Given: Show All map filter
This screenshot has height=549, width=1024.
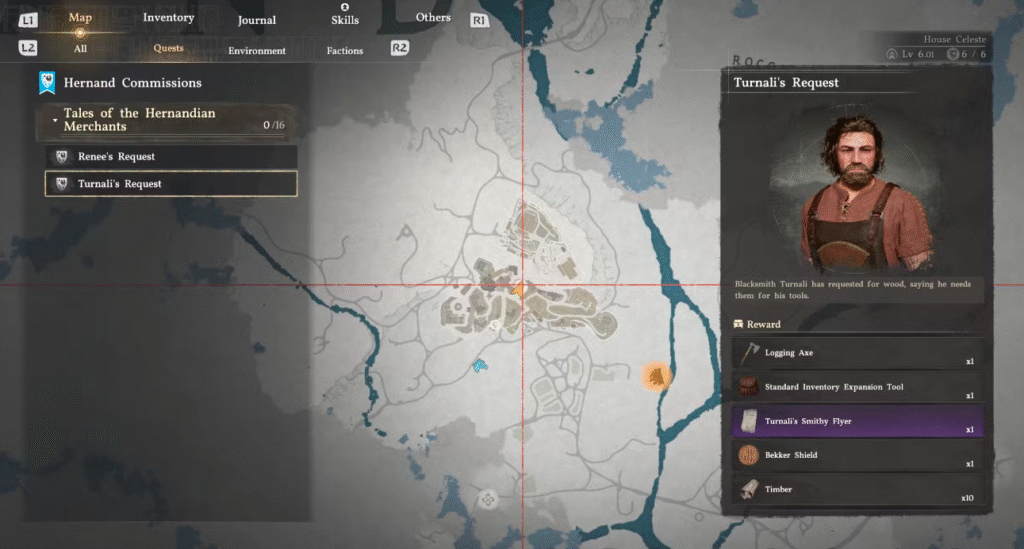Looking at the screenshot, I should [80, 48].
